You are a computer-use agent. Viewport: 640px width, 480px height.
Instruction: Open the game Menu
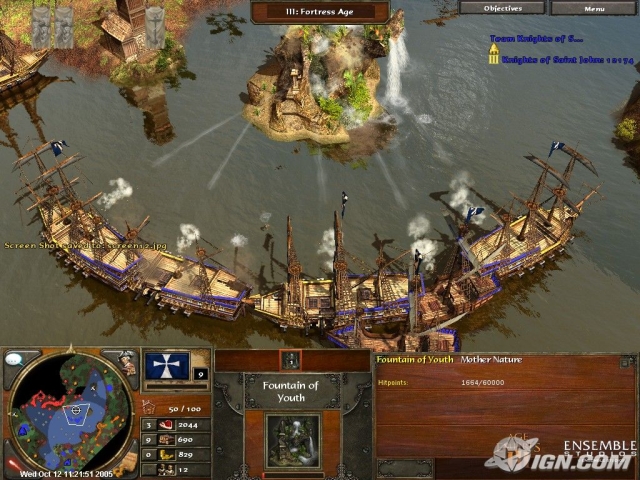click(x=594, y=7)
